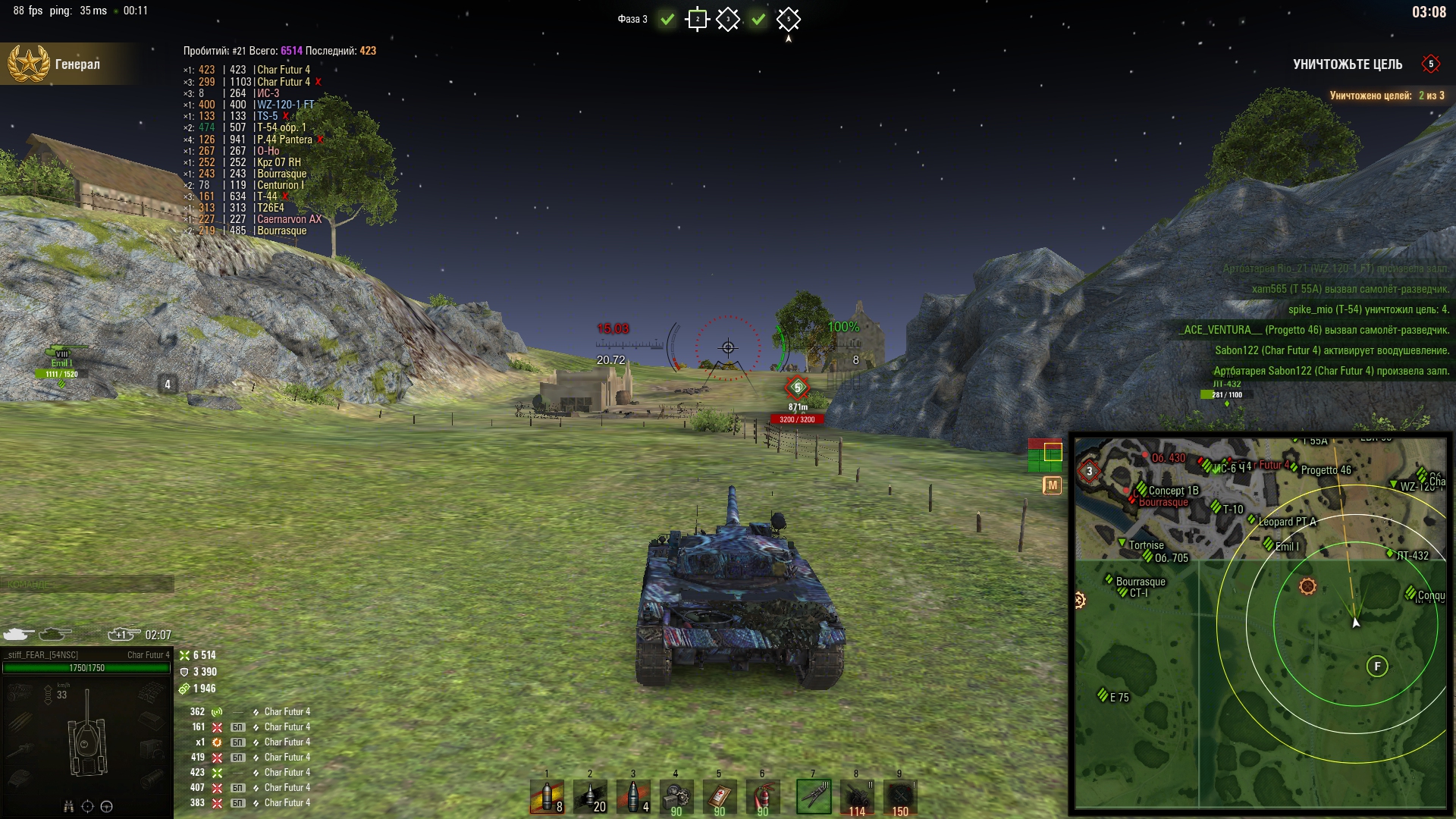The height and width of the screenshot is (819, 1456).
Task: Click the orange M button beside minimap
Action: (1052, 485)
